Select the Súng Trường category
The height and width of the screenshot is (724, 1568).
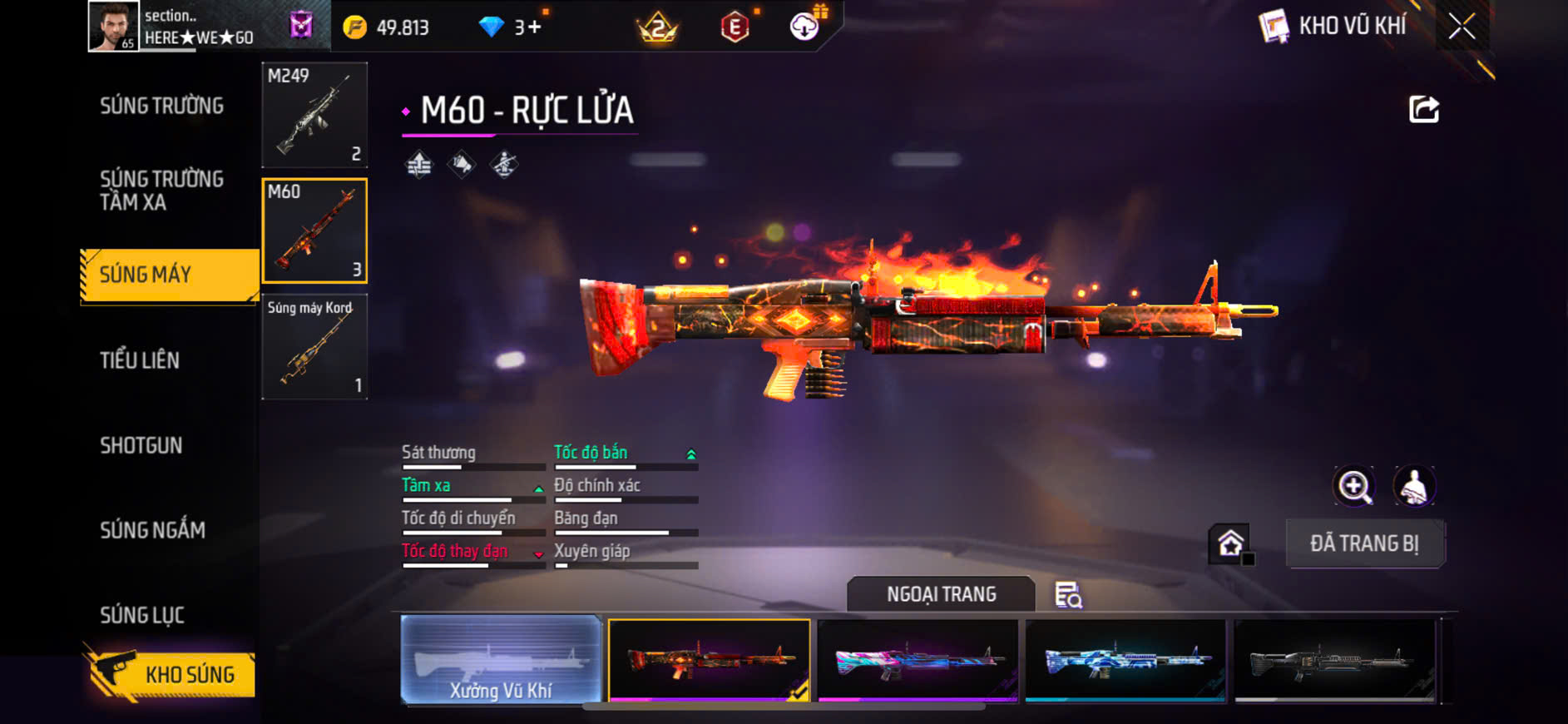(x=161, y=106)
